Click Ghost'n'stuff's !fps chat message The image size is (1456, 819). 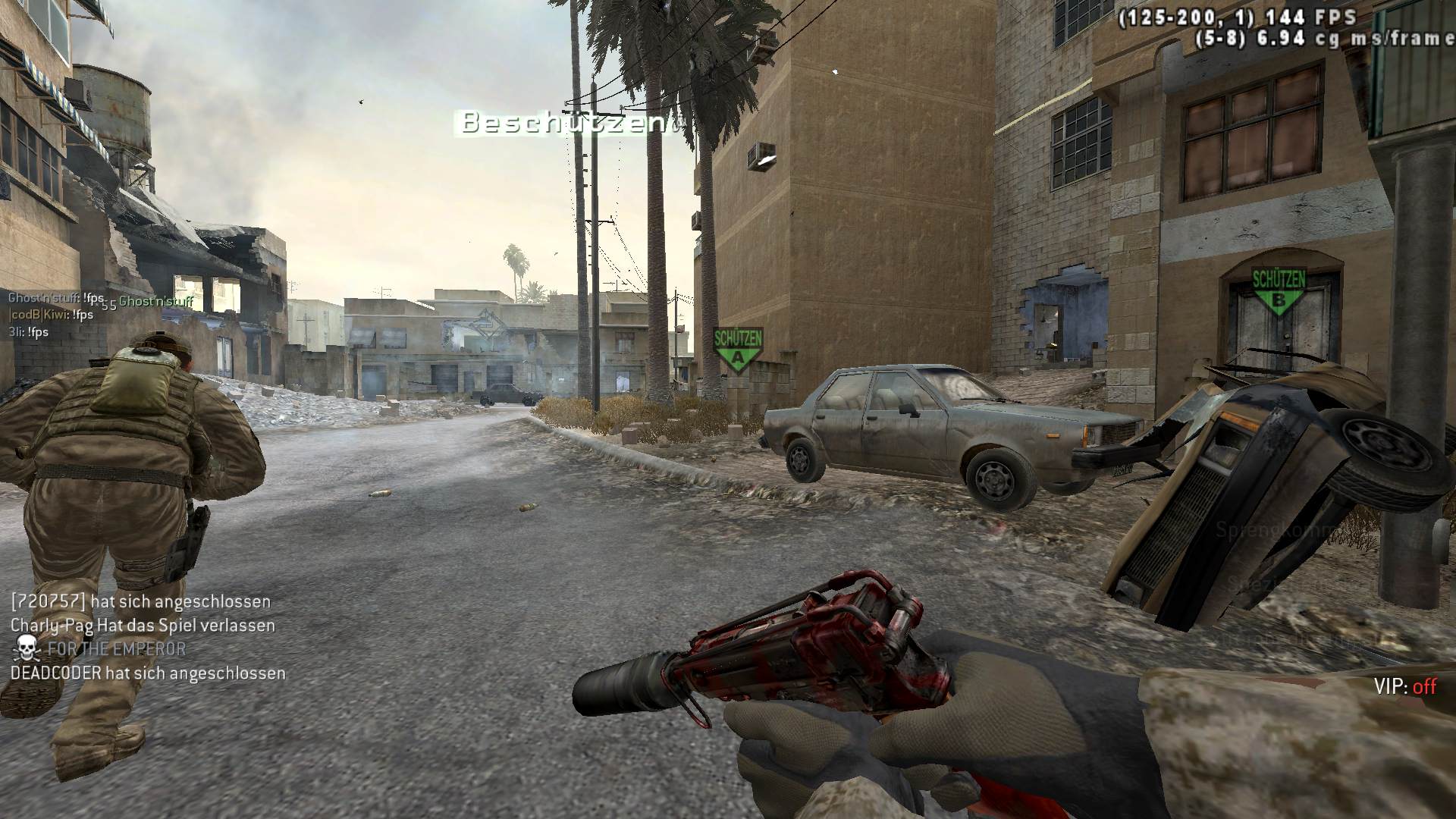click(x=56, y=299)
